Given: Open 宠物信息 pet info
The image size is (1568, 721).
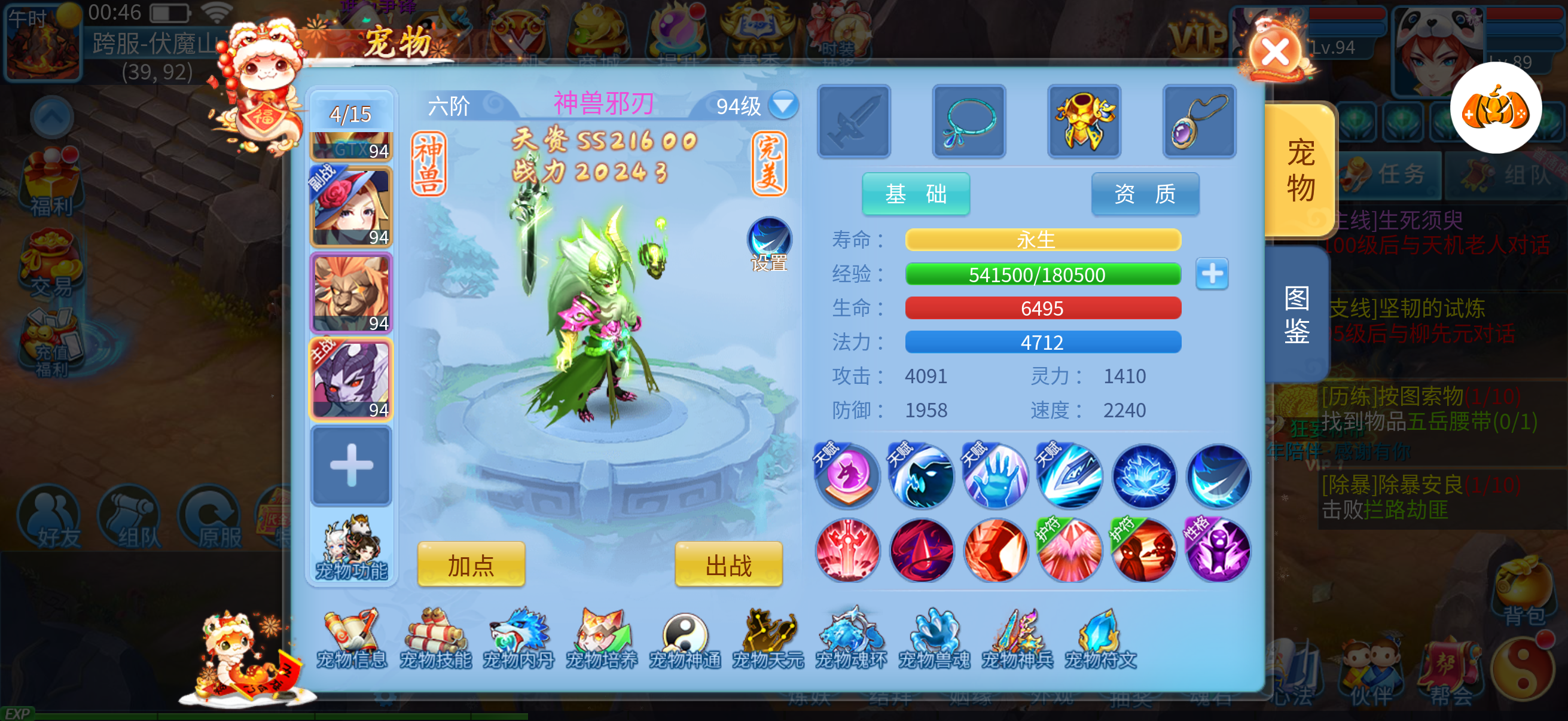Looking at the screenshot, I should (x=352, y=639).
